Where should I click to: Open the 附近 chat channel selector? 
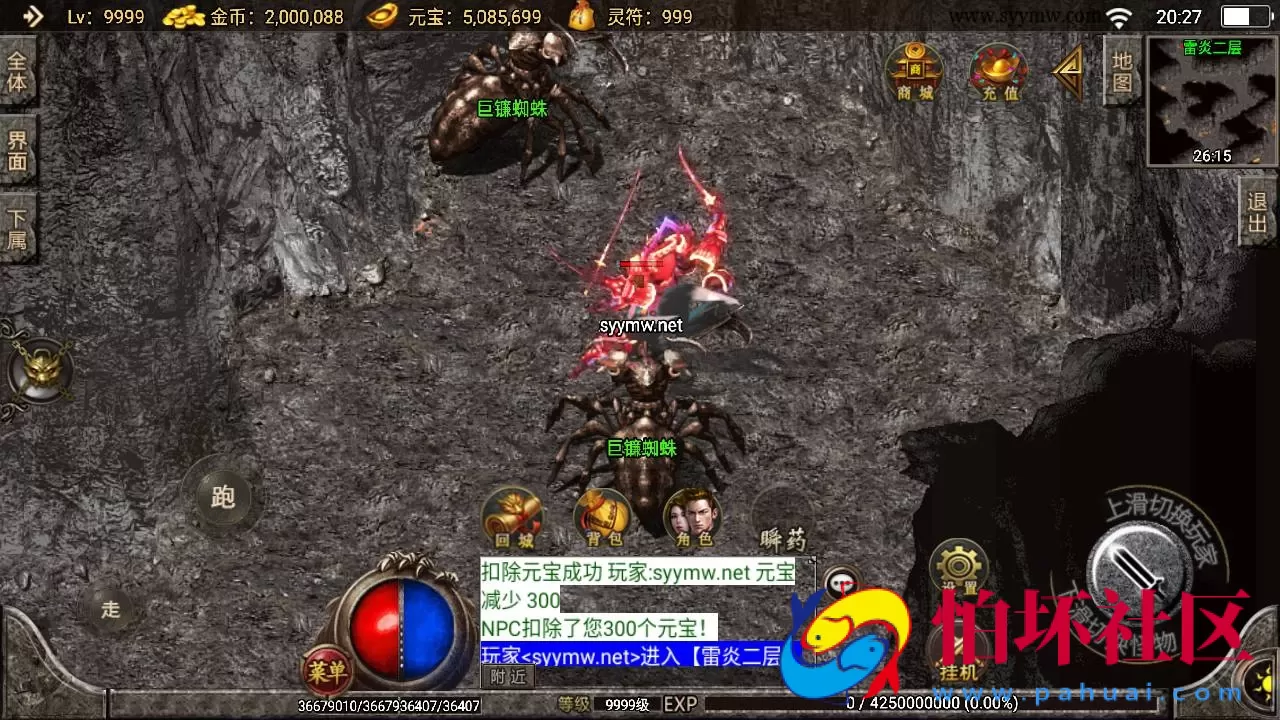click(x=507, y=676)
